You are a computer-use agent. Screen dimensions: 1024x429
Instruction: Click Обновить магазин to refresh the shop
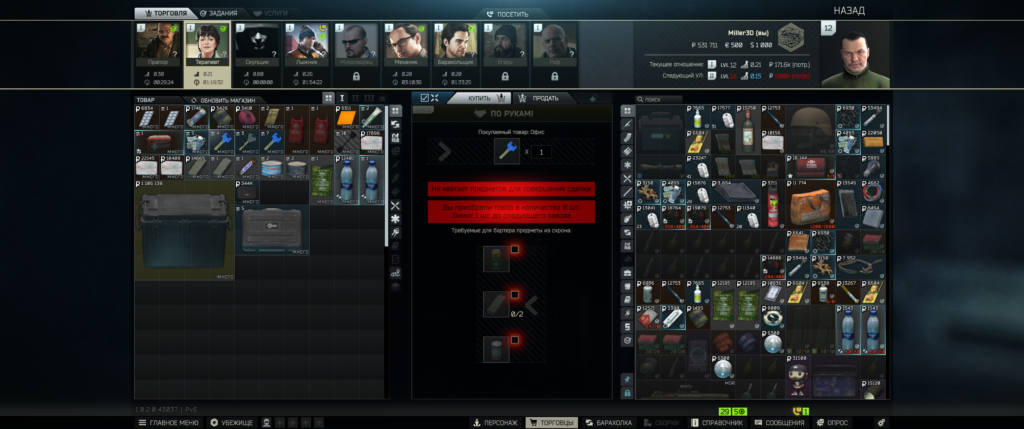click(x=223, y=100)
